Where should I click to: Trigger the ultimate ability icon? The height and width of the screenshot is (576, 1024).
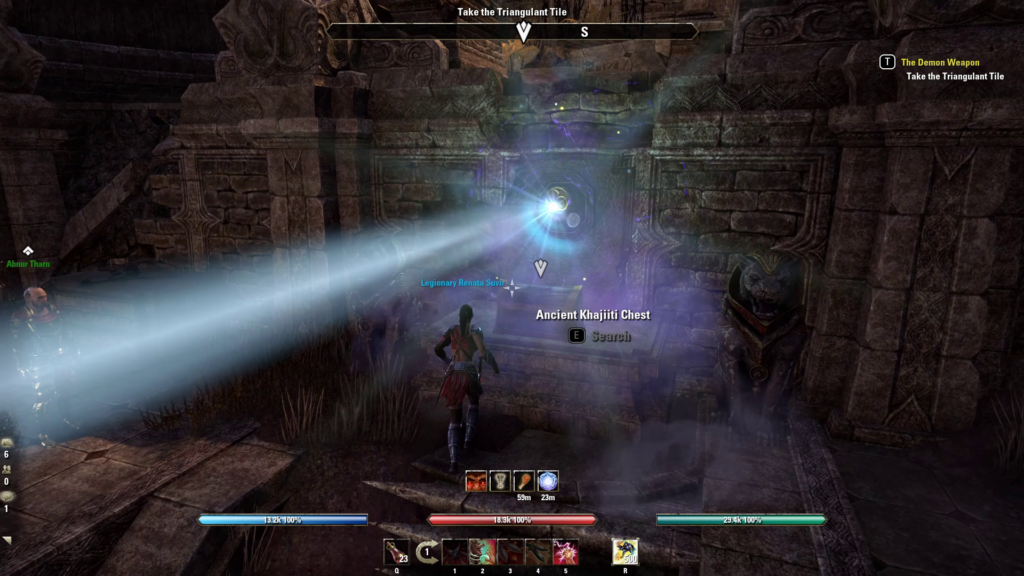625,551
